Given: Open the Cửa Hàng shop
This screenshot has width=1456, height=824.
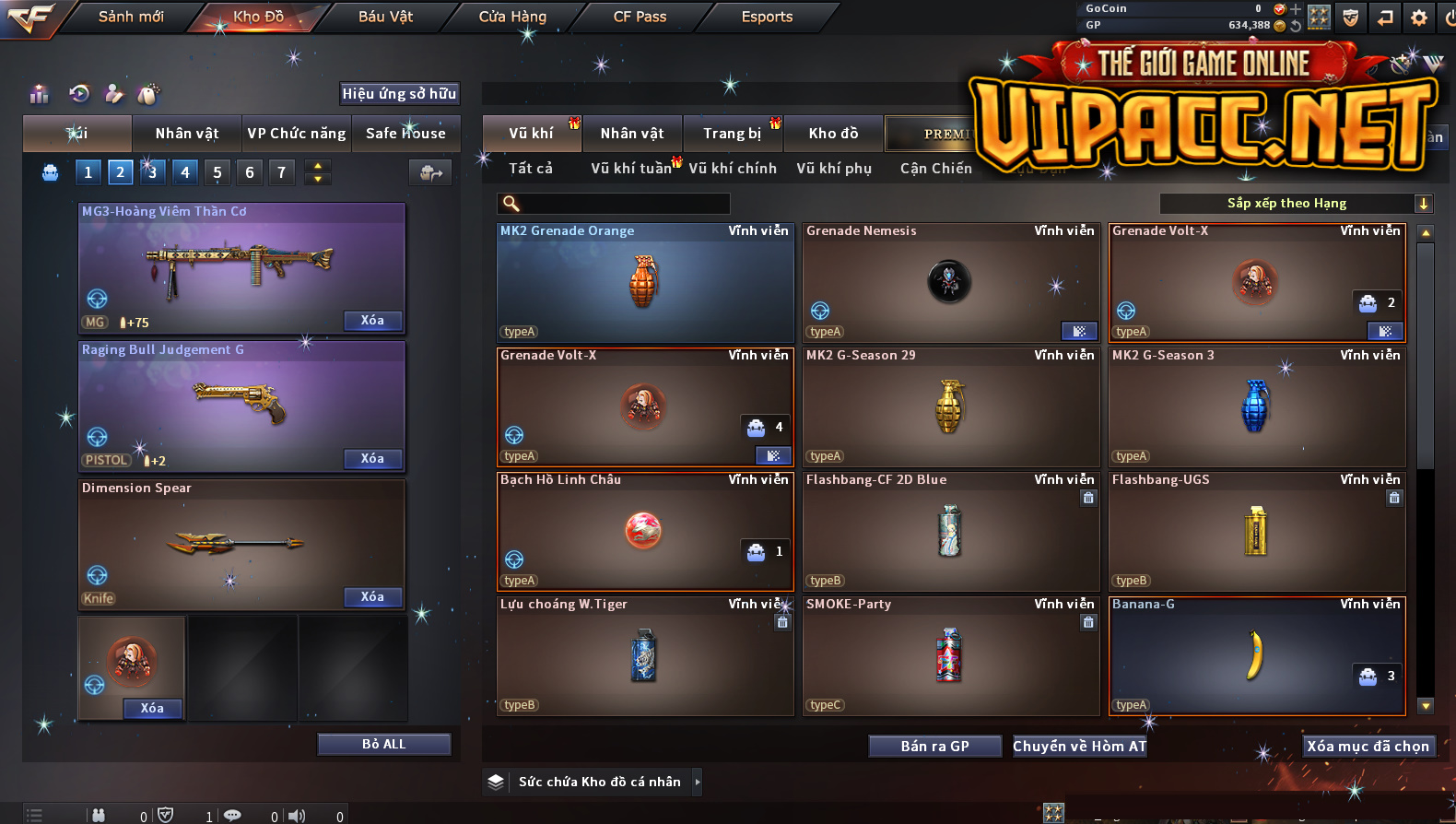Looking at the screenshot, I should pyautogui.click(x=512, y=17).
